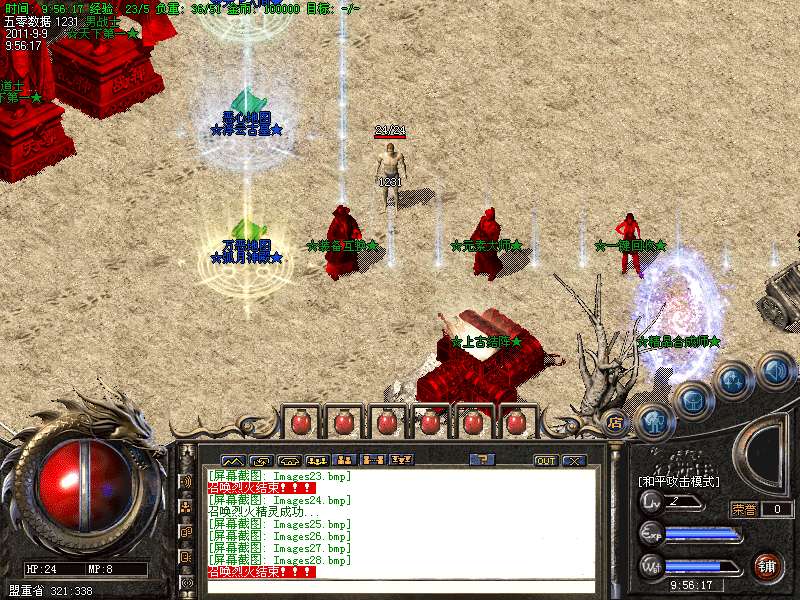
Task: Select the last red potion belt slot
Action: [x=515, y=422]
